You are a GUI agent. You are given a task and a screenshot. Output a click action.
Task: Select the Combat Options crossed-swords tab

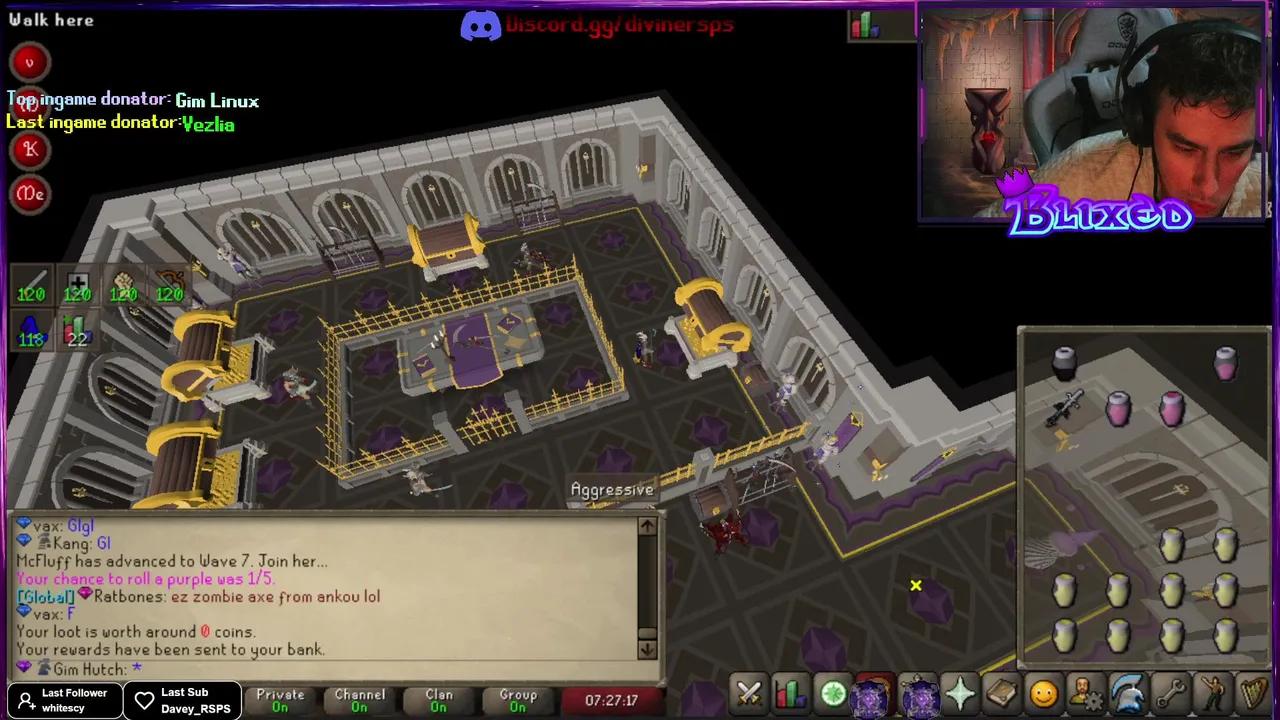coord(748,692)
